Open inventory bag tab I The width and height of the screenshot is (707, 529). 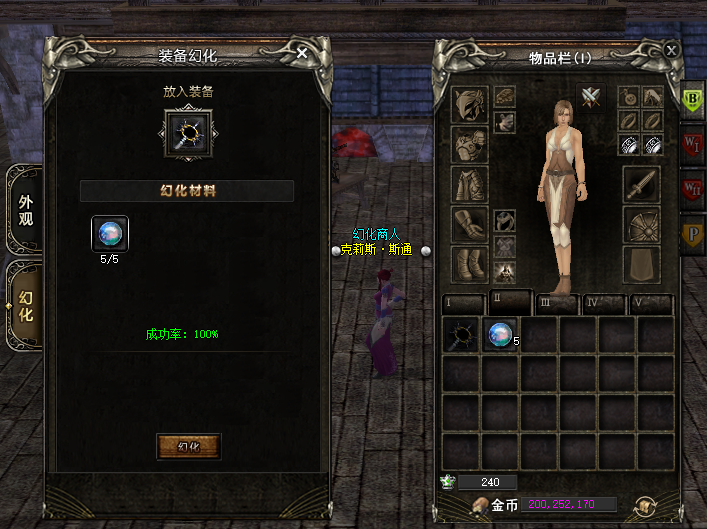click(461, 303)
